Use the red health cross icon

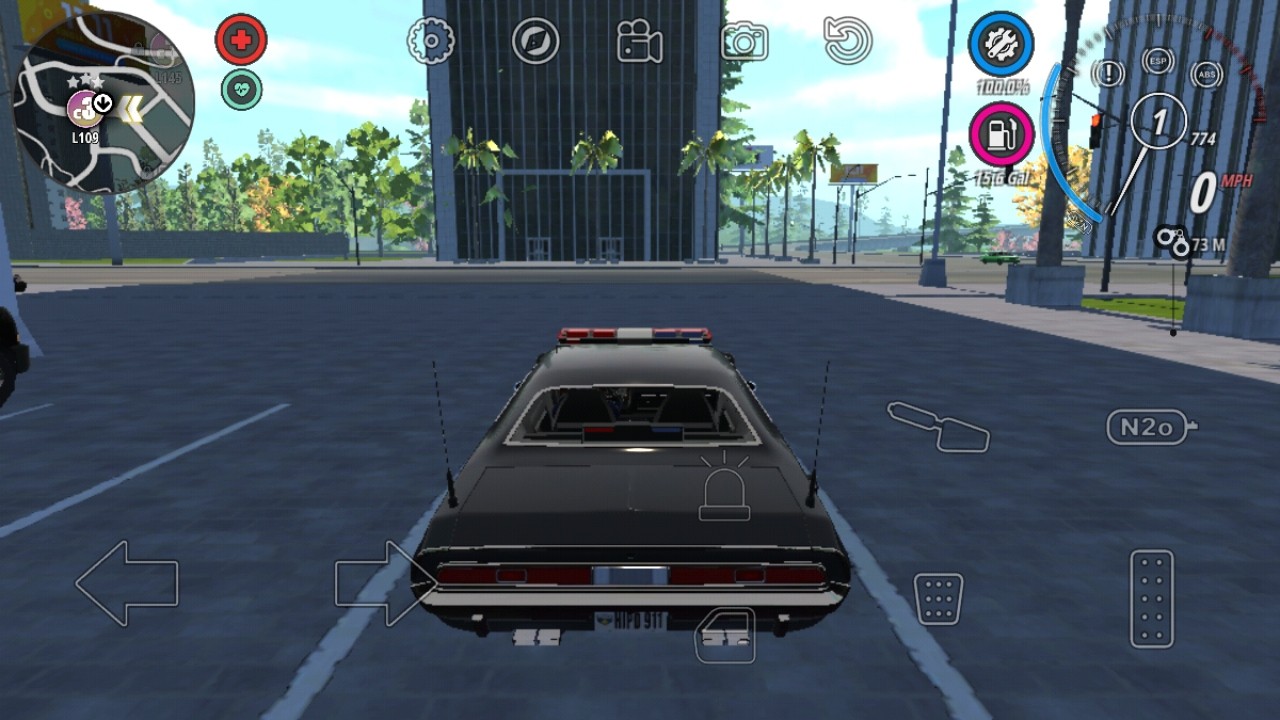click(240, 38)
